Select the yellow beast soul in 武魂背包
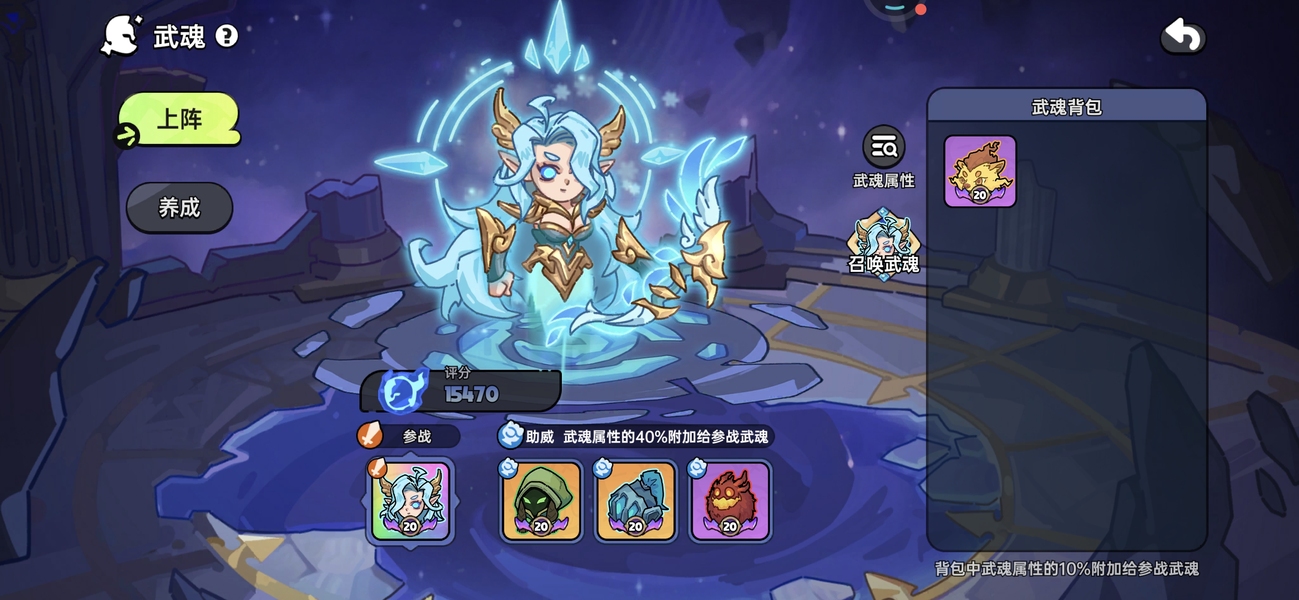 (x=980, y=172)
